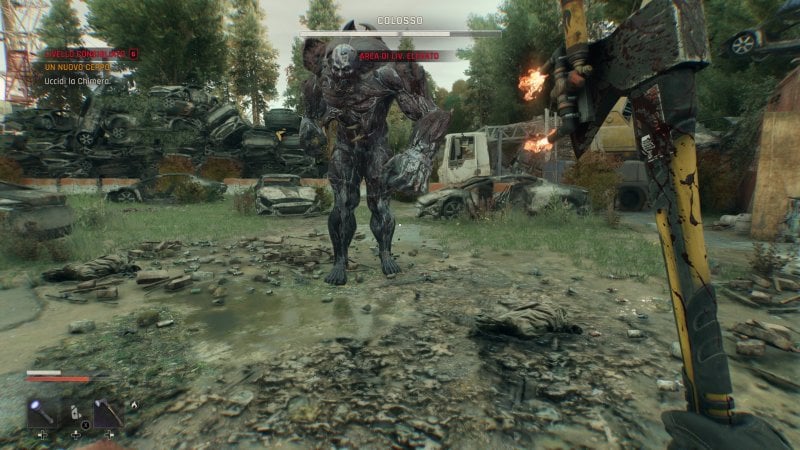Open the "Un Nuovo Ceppo" quest tracker
800x450 pixels.
tap(77, 66)
